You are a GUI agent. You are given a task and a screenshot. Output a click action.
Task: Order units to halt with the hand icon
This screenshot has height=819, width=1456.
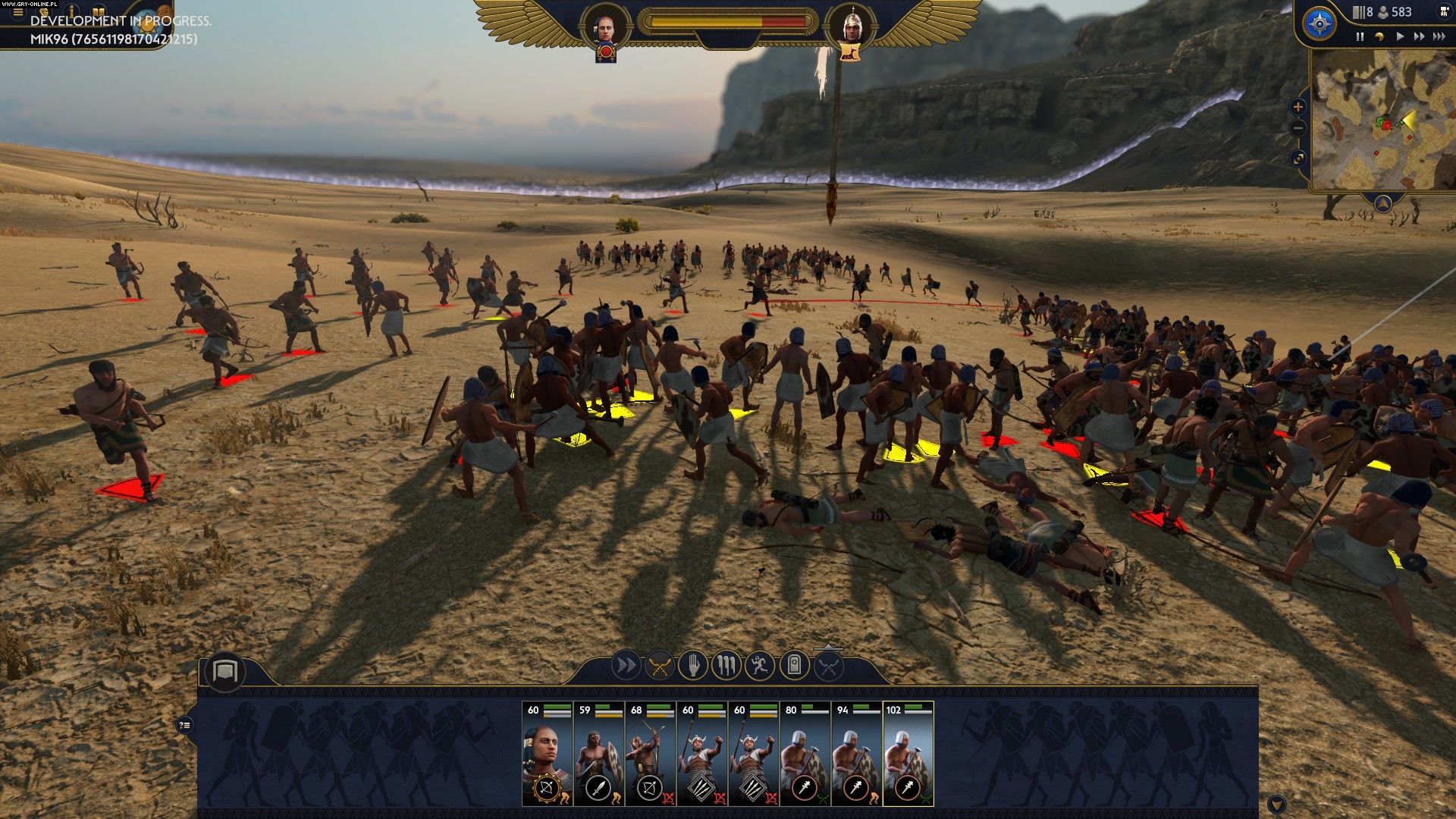pyautogui.click(x=693, y=666)
